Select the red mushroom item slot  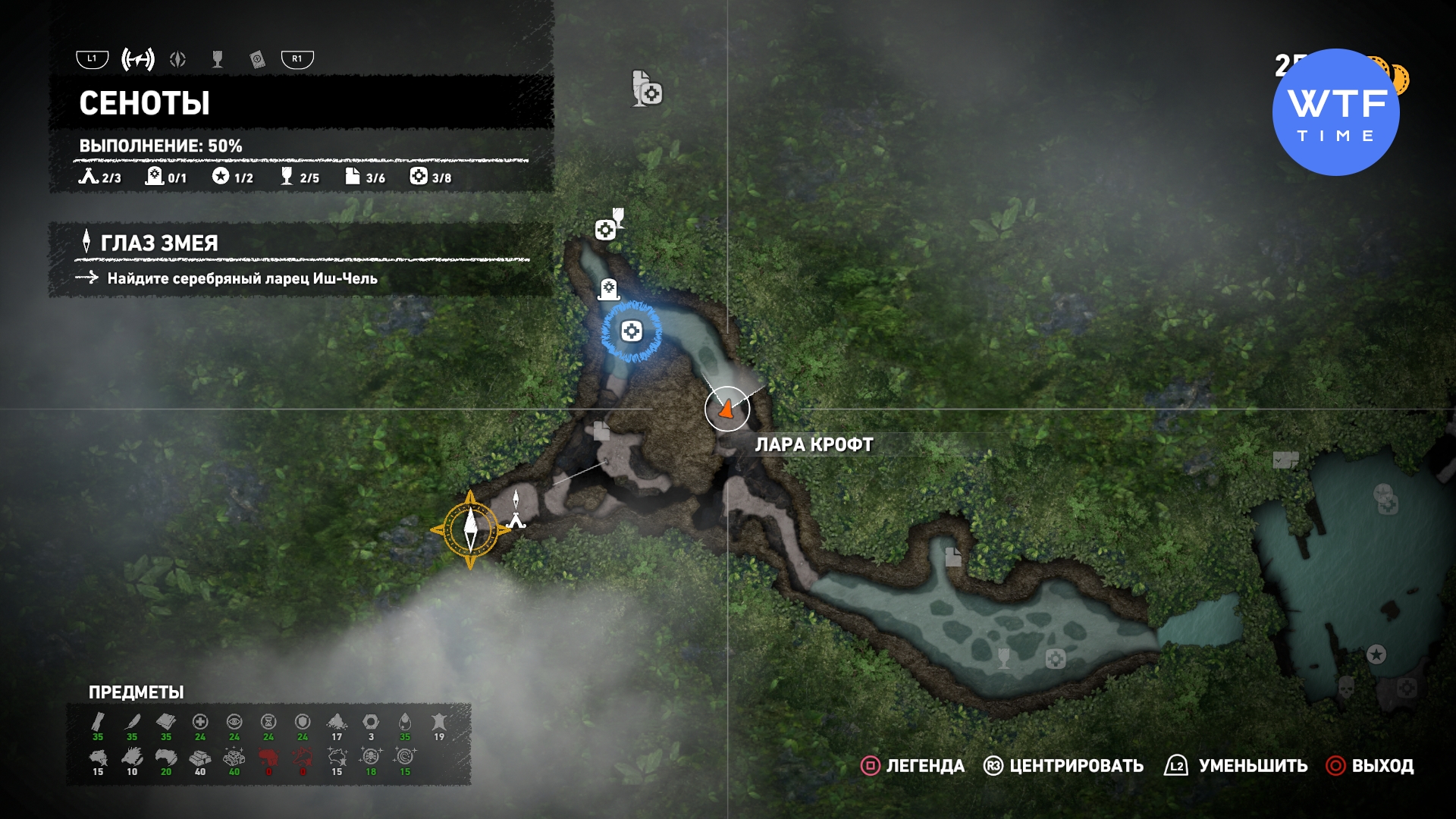click(x=268, y=758)
